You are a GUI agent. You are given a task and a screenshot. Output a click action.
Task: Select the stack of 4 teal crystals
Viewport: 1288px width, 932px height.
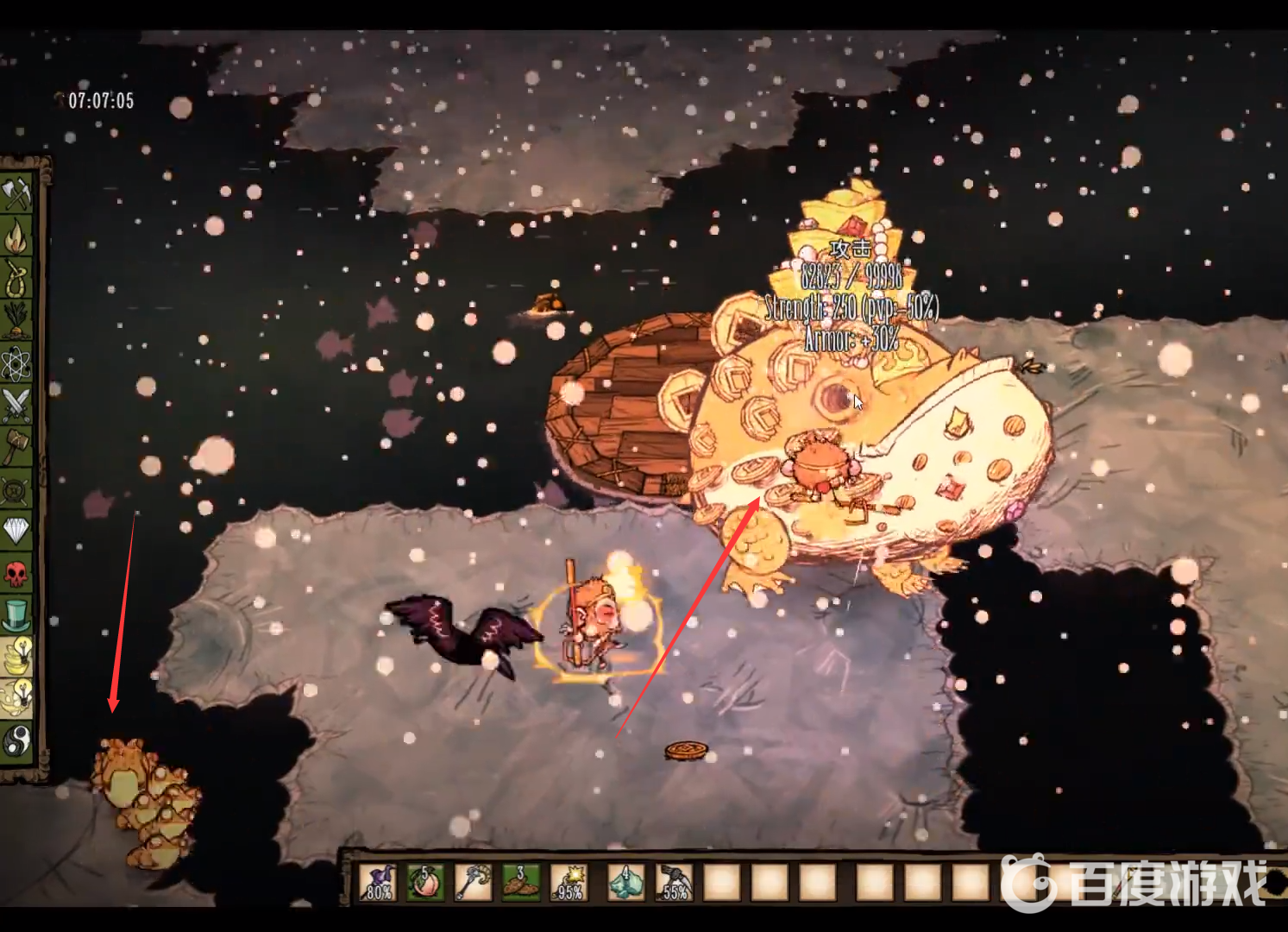(627, 882)
